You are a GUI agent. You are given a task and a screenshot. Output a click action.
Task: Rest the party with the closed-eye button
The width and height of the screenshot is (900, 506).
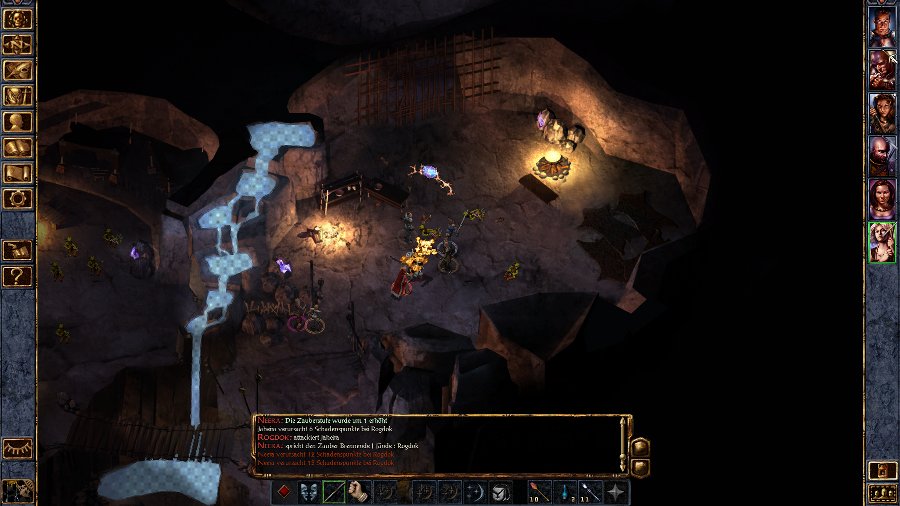18,449
